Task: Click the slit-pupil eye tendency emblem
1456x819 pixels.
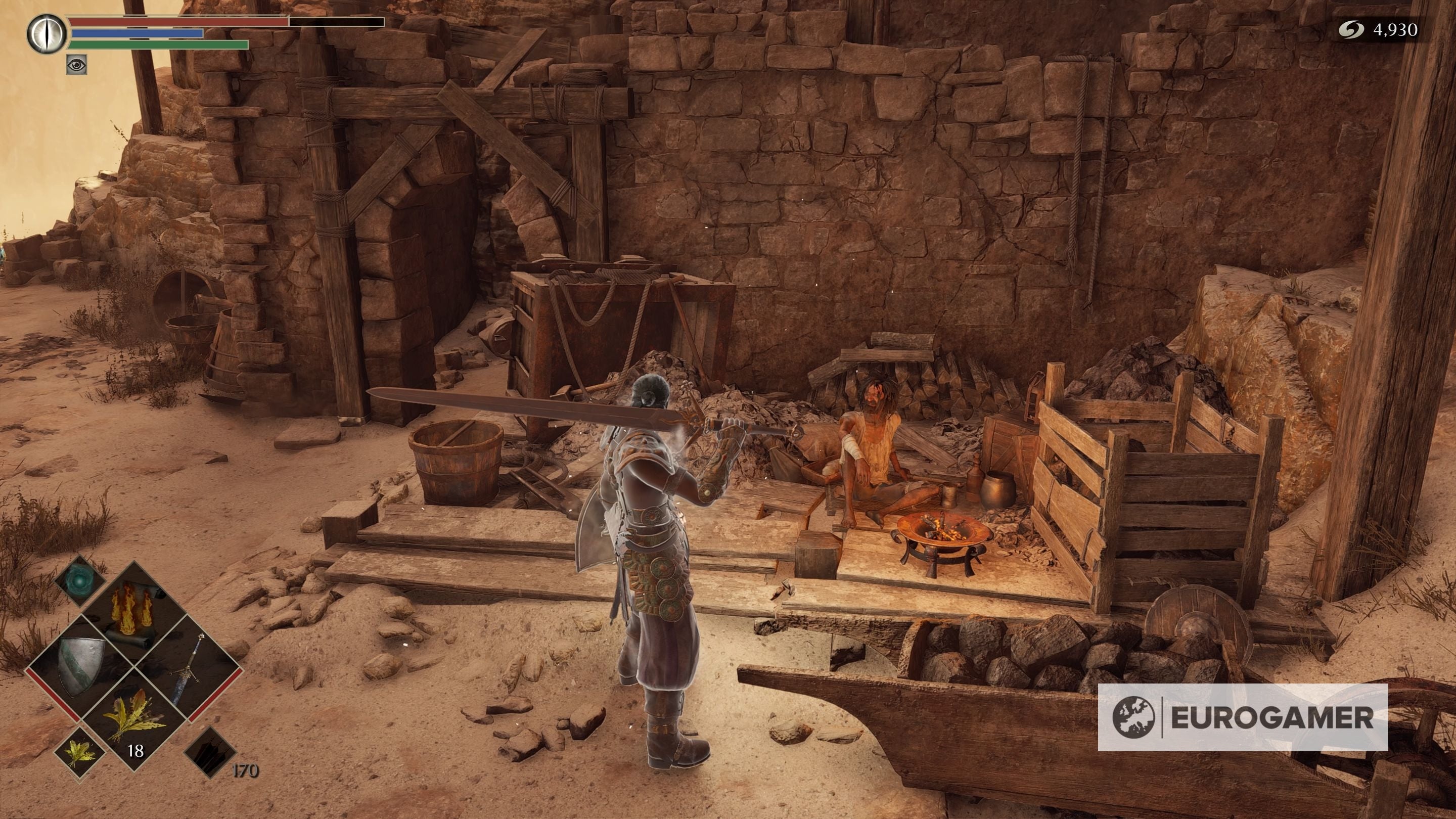Action: point(47,34)
